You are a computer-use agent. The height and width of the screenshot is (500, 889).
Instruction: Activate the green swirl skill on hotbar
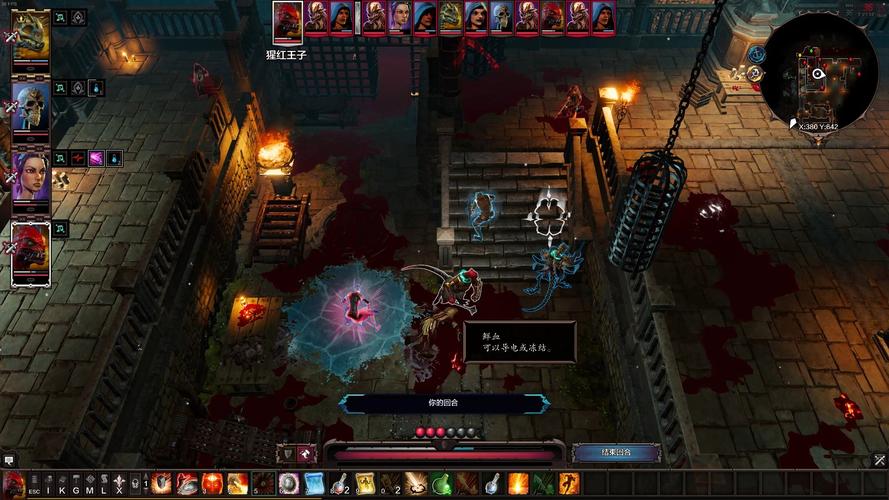click(x=441, y=484)
